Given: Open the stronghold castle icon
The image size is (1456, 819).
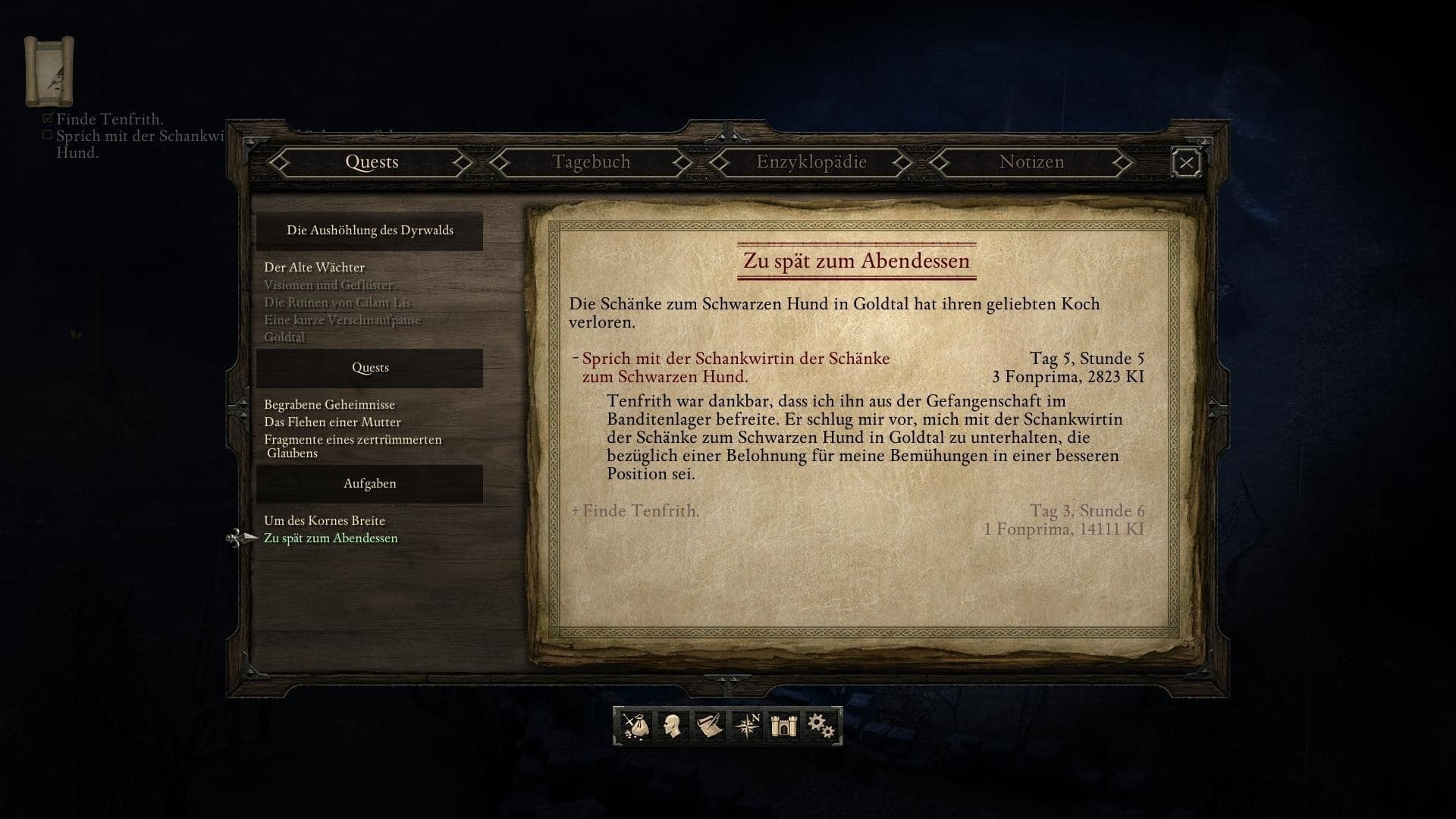Looking at the screenshot, I should [x=784, y=726].
